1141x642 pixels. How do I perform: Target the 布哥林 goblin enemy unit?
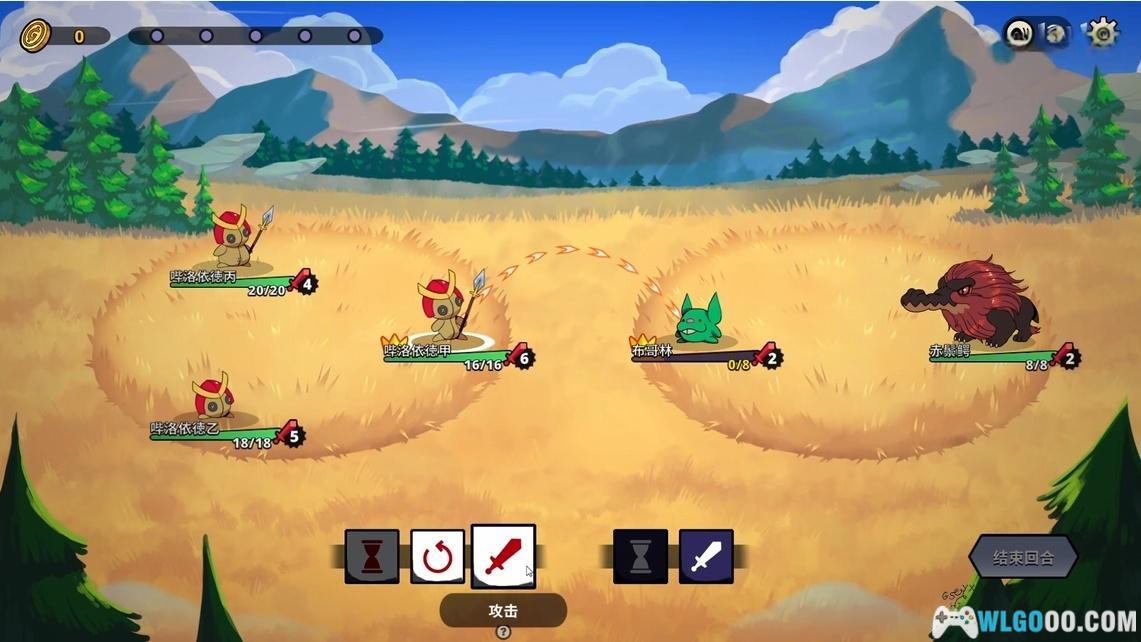698,319
